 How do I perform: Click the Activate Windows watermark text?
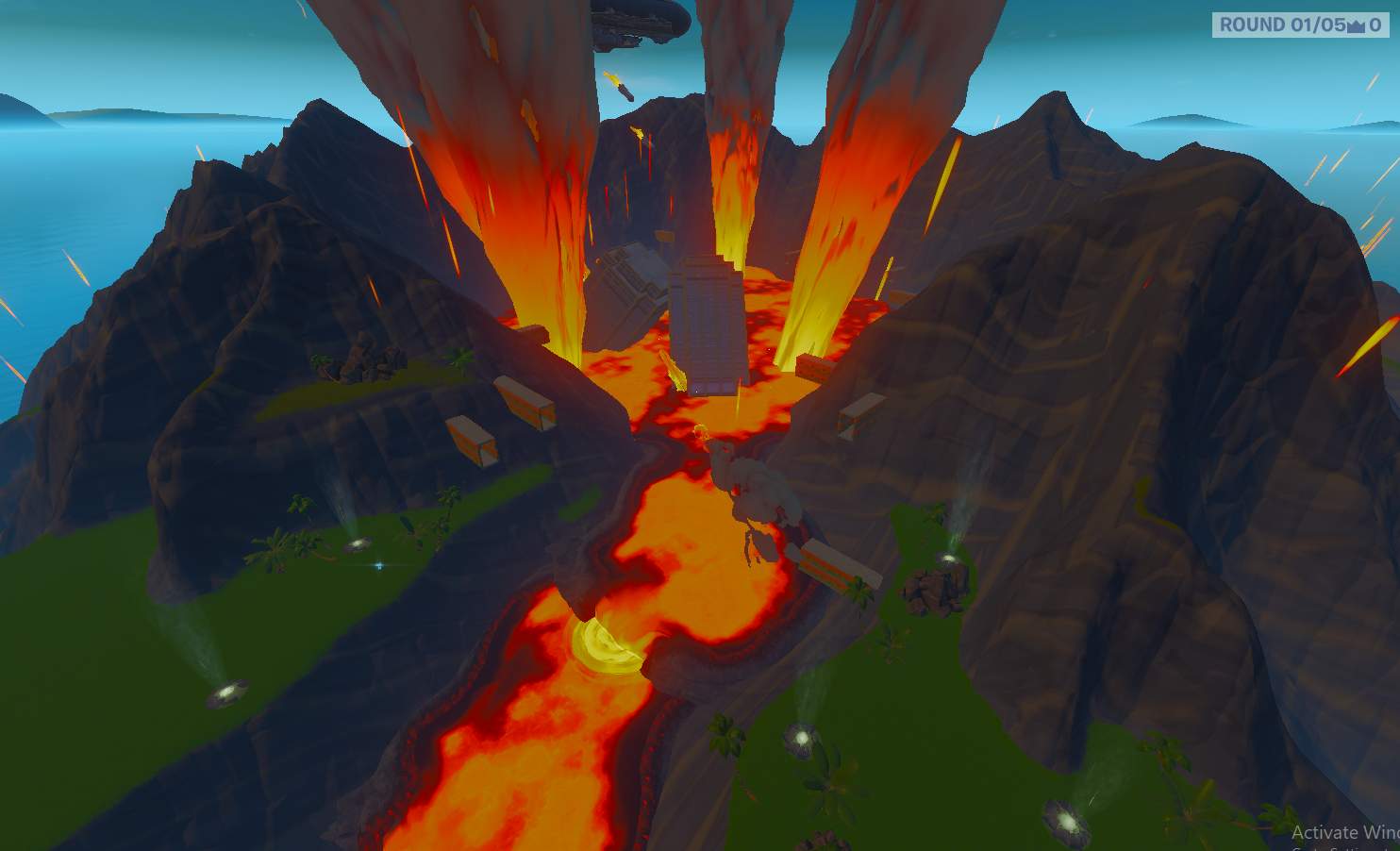(1340, 832)
